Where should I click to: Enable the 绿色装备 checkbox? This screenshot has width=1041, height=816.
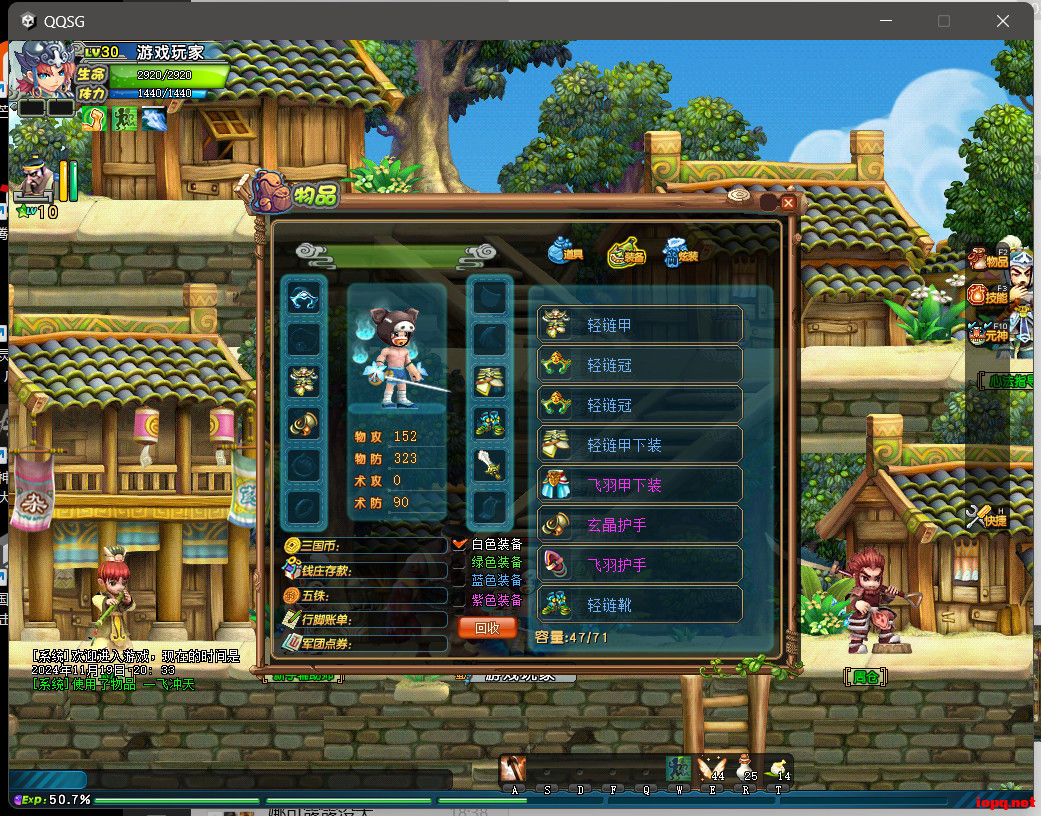coord(460,563)
